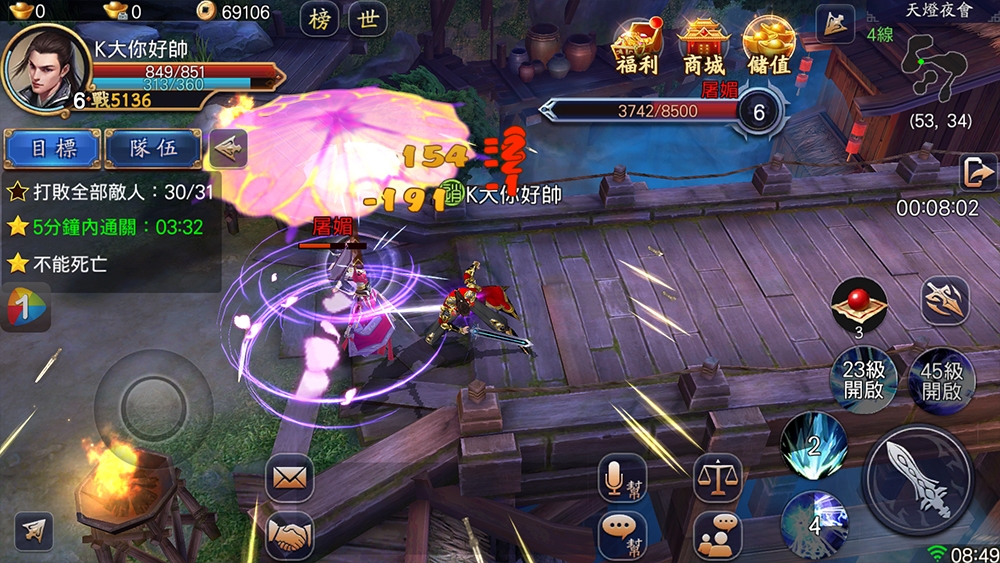Open the 商城 shop
Screen dimensions: 1000x563
tap(703, 47)
